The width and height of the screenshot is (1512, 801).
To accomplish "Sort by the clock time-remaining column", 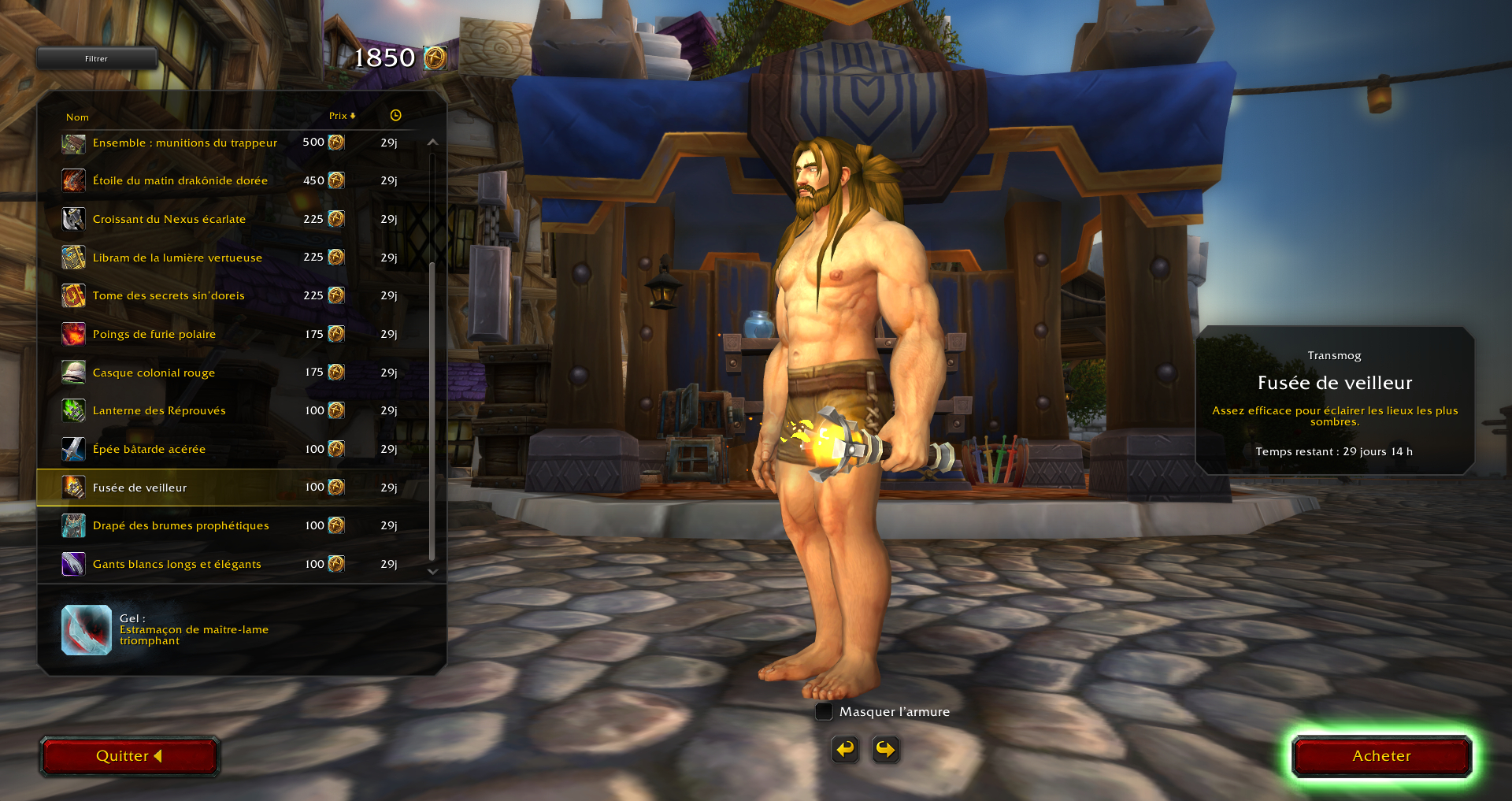I will click(395, 116).
